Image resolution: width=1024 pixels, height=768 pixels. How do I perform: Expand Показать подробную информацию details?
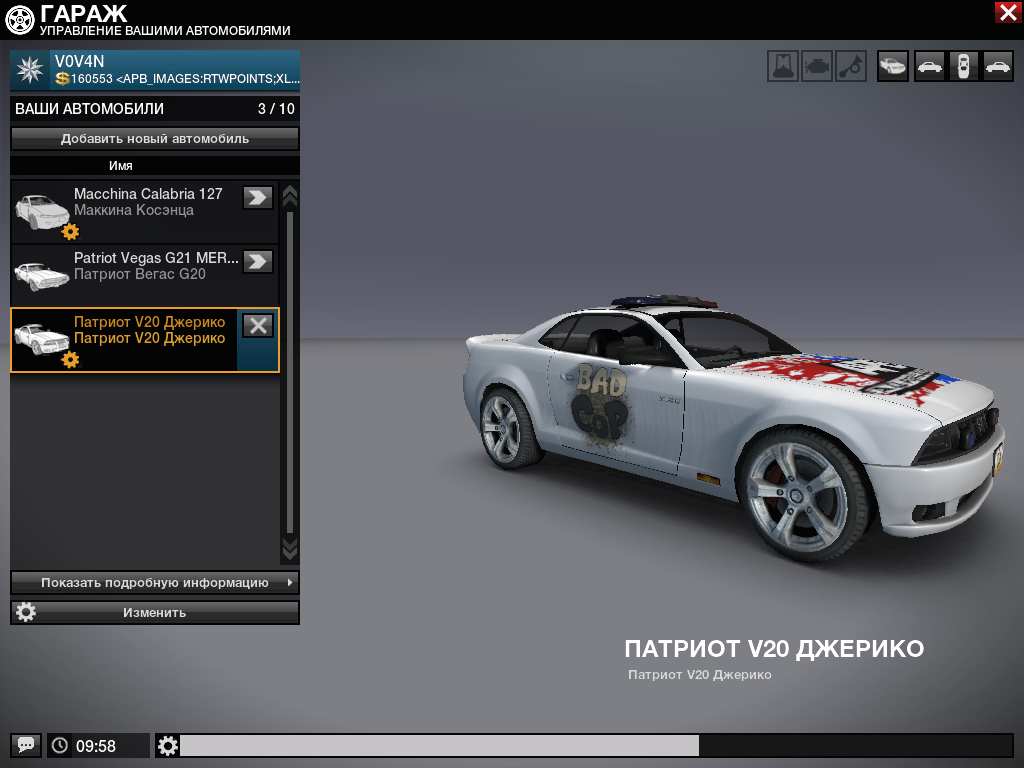coord(155,582)
